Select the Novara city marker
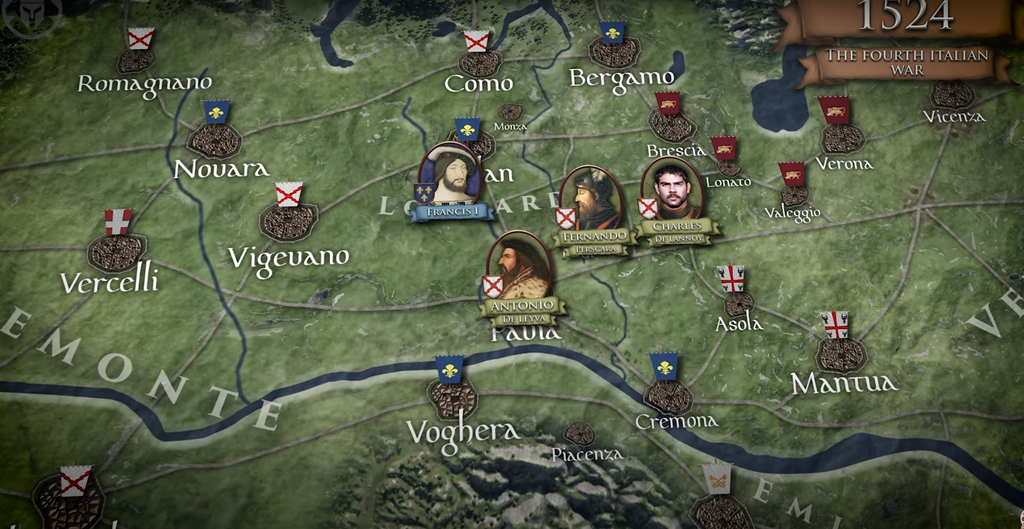Image resolution: width=1024 pixels, height=529 pixels. [x=215, y=139]
